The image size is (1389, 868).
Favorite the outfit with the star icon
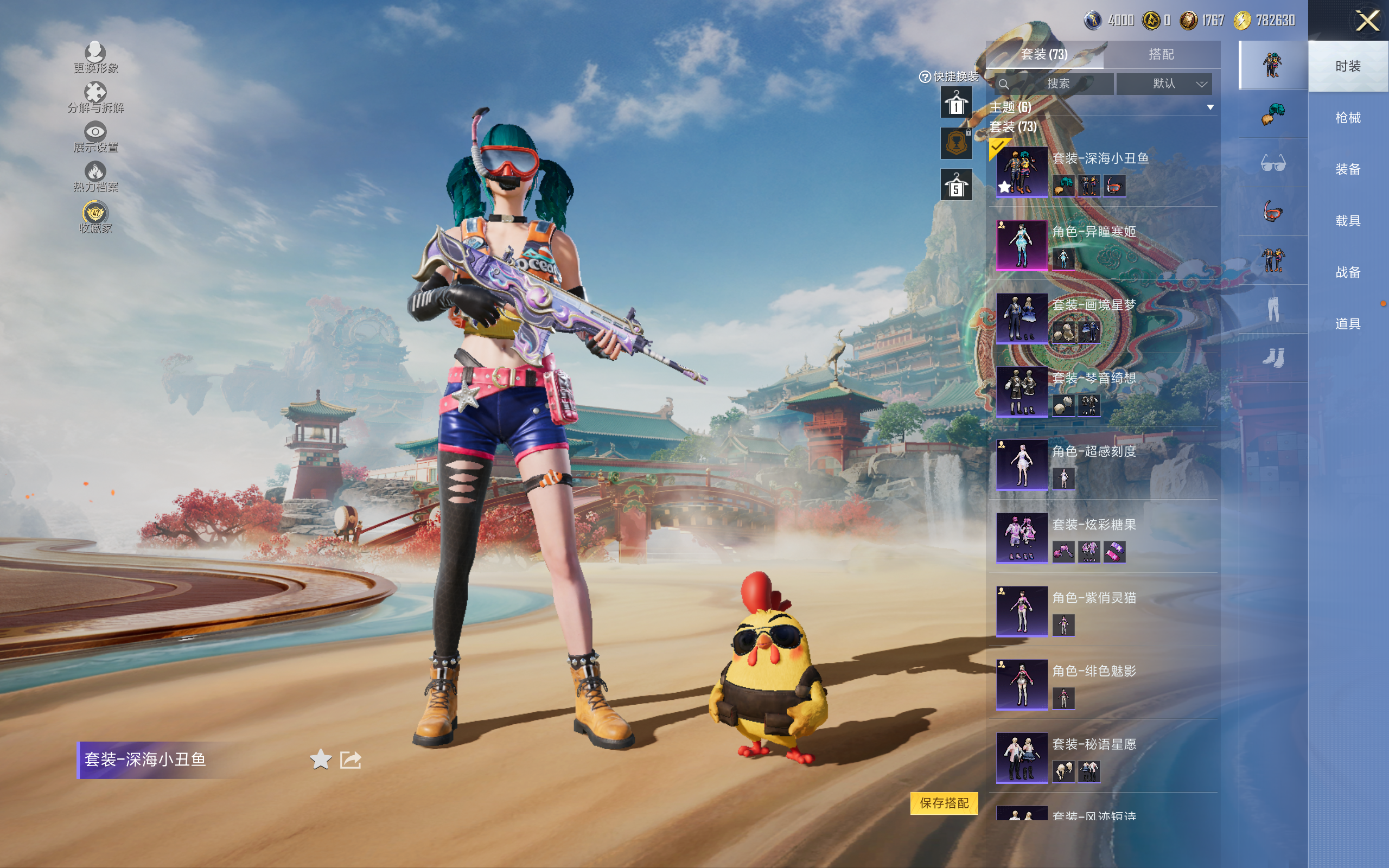tap(320, 759)
